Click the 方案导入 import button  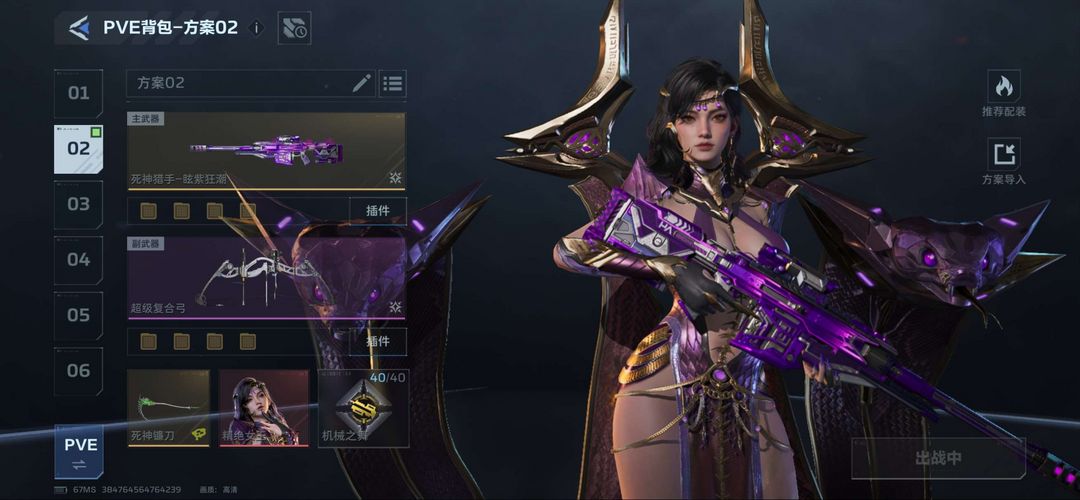click(1003, 162)
